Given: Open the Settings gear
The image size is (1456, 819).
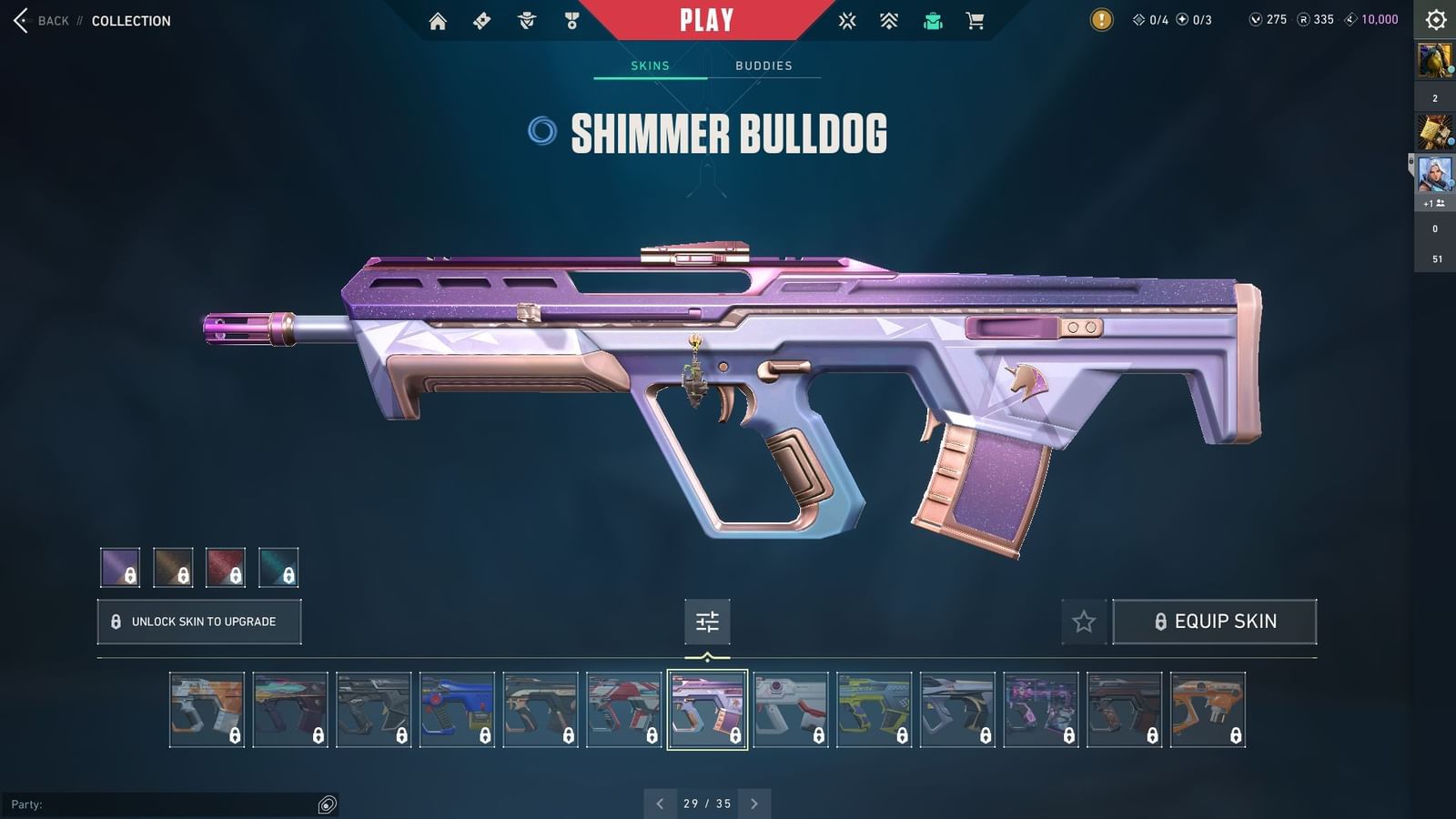Looking at the screenshot, I should click(1435, 19).
